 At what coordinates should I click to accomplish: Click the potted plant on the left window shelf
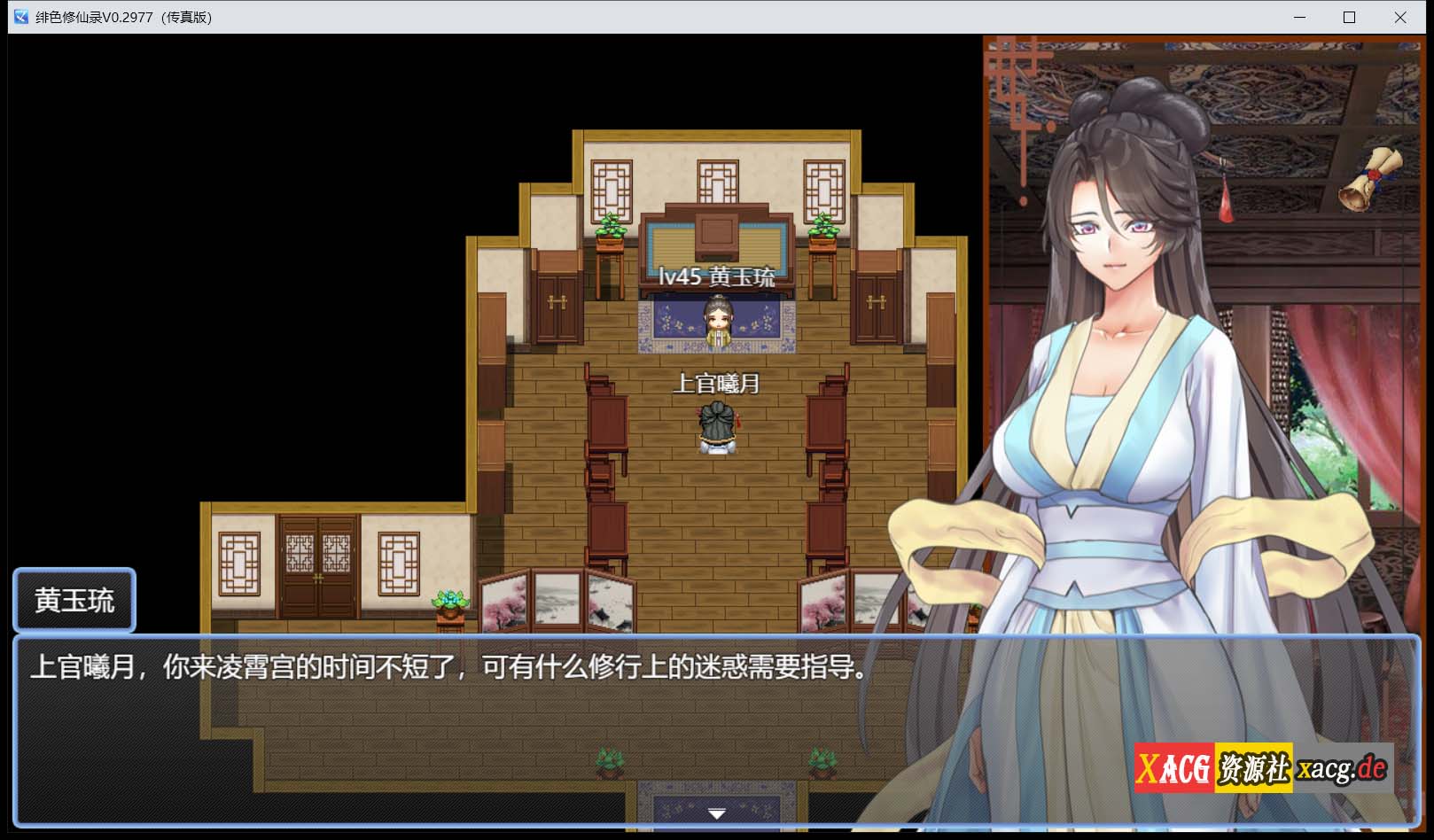click(609, 227)
